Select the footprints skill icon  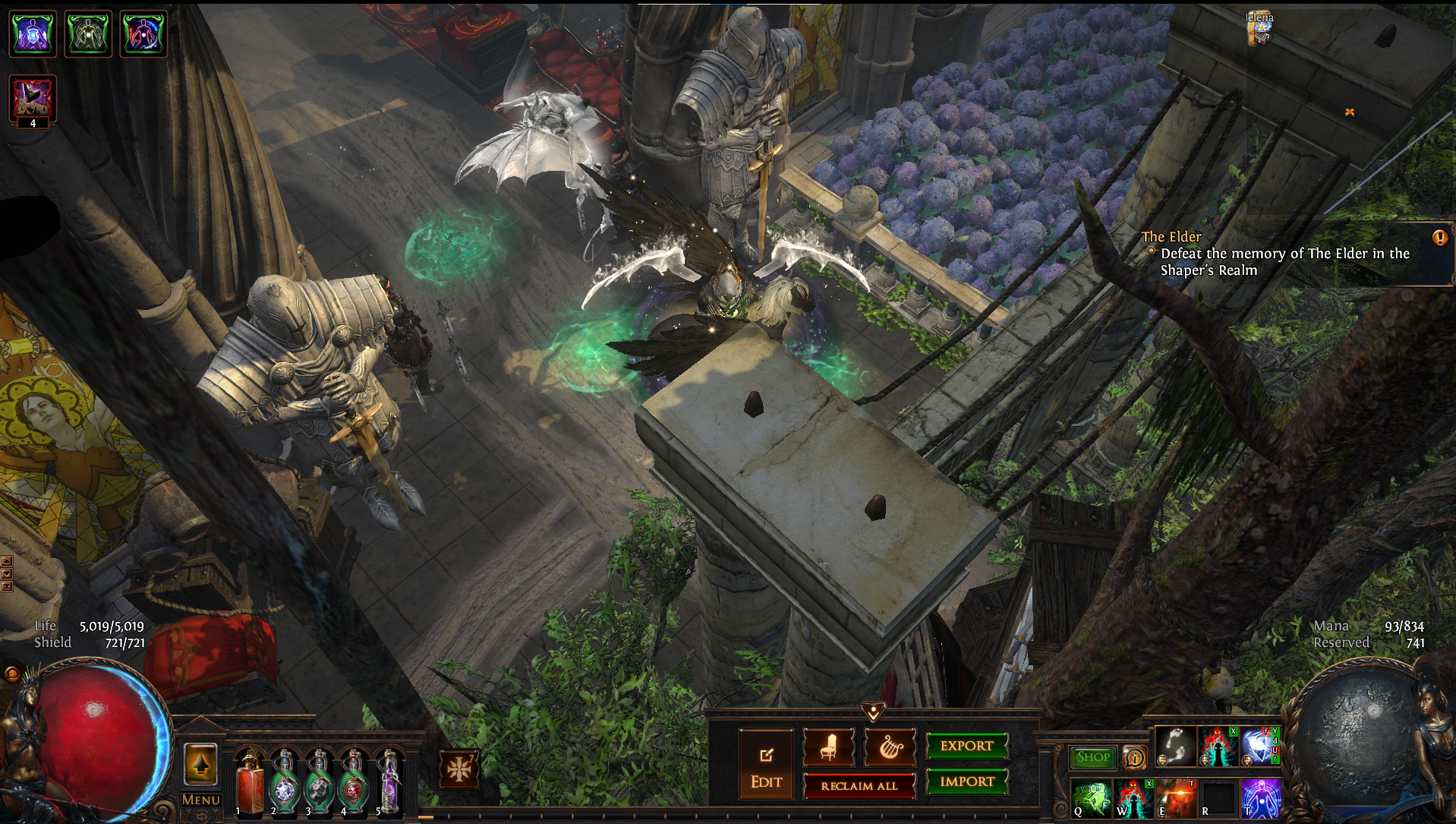click(1175, 746)
